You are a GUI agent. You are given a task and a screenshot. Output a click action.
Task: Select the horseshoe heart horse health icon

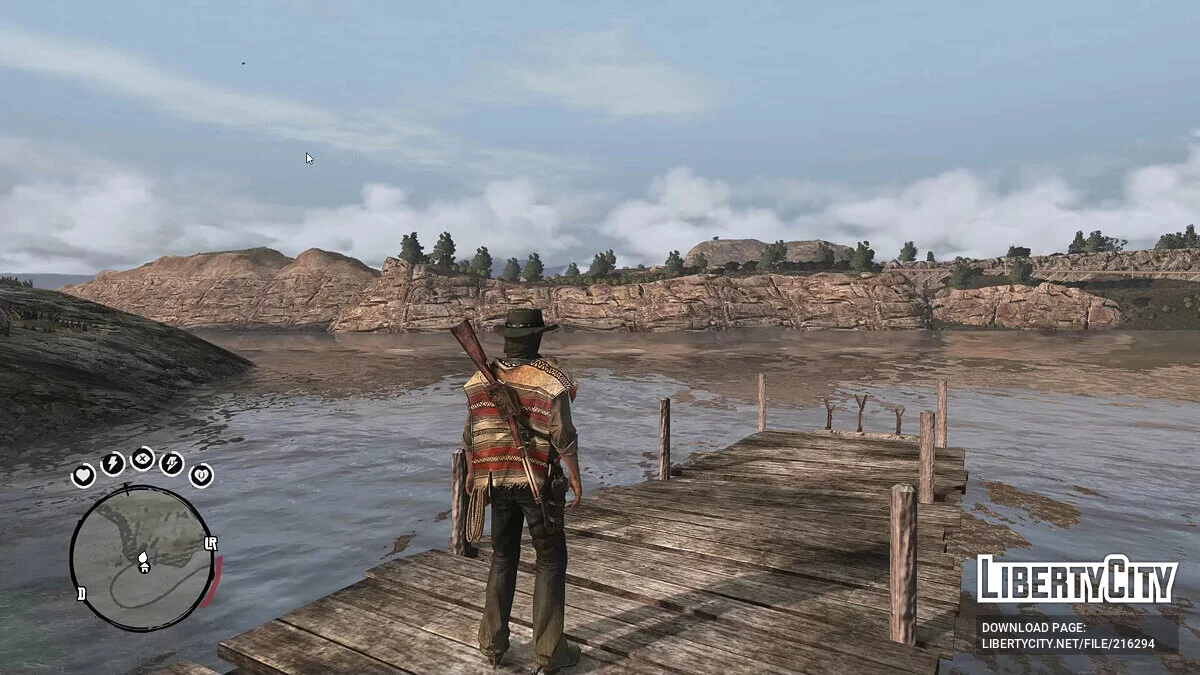pos(201,475)
